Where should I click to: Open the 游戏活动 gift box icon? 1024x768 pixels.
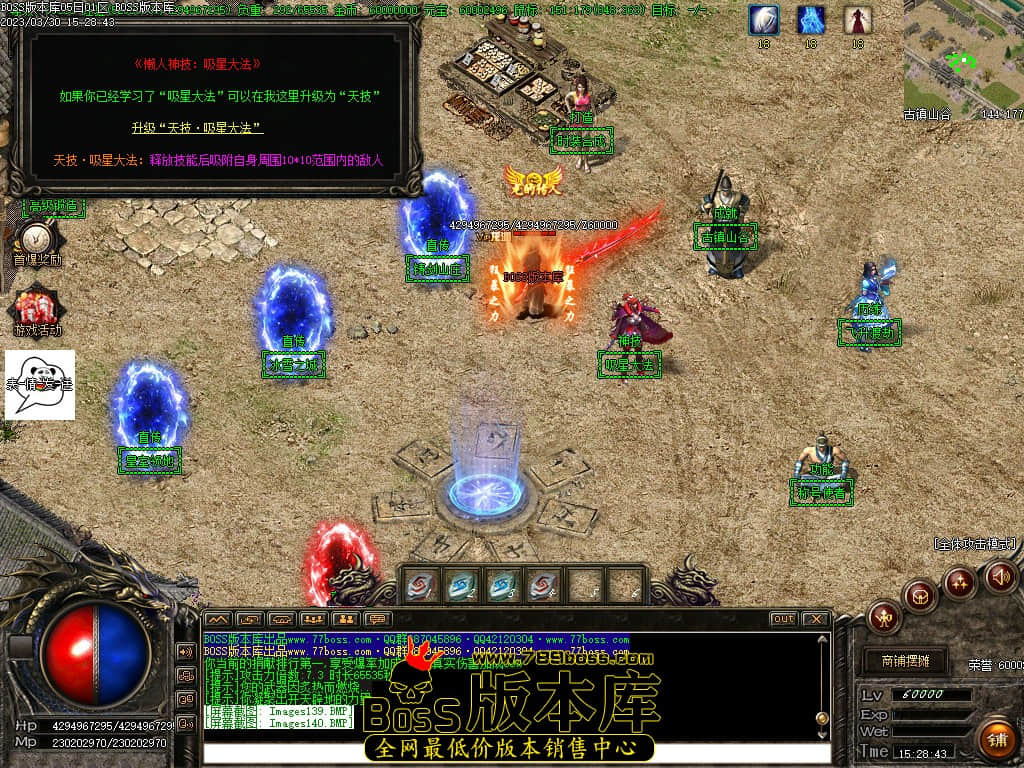click(x=37, y=308)
